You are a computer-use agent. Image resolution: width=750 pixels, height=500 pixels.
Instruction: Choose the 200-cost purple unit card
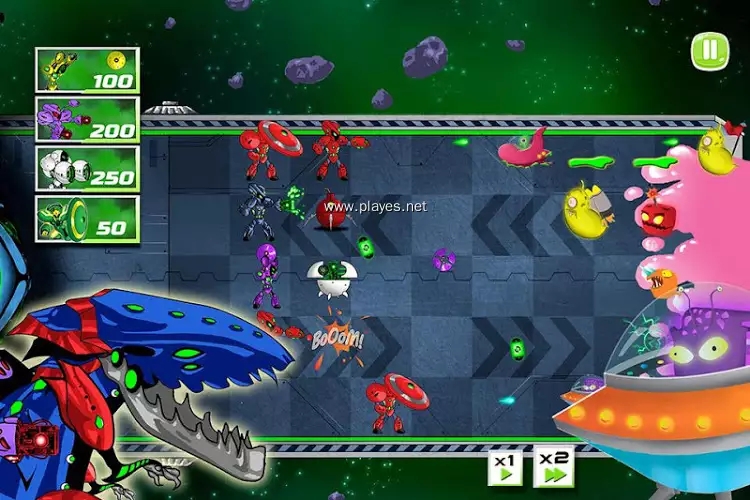pyautogui.click(x=87, y=119)
